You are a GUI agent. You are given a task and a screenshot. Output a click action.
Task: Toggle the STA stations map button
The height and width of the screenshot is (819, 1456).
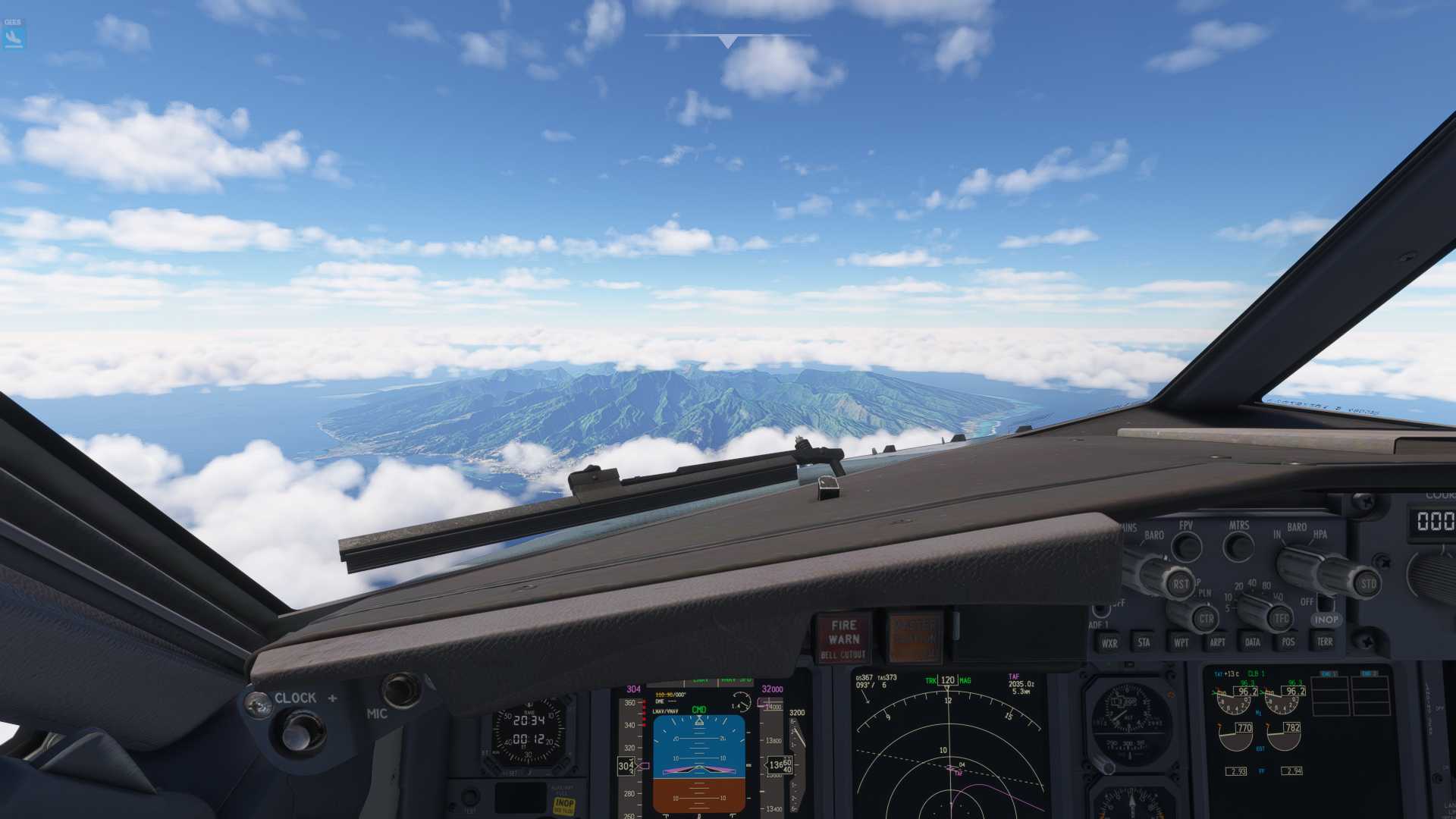1144,642
